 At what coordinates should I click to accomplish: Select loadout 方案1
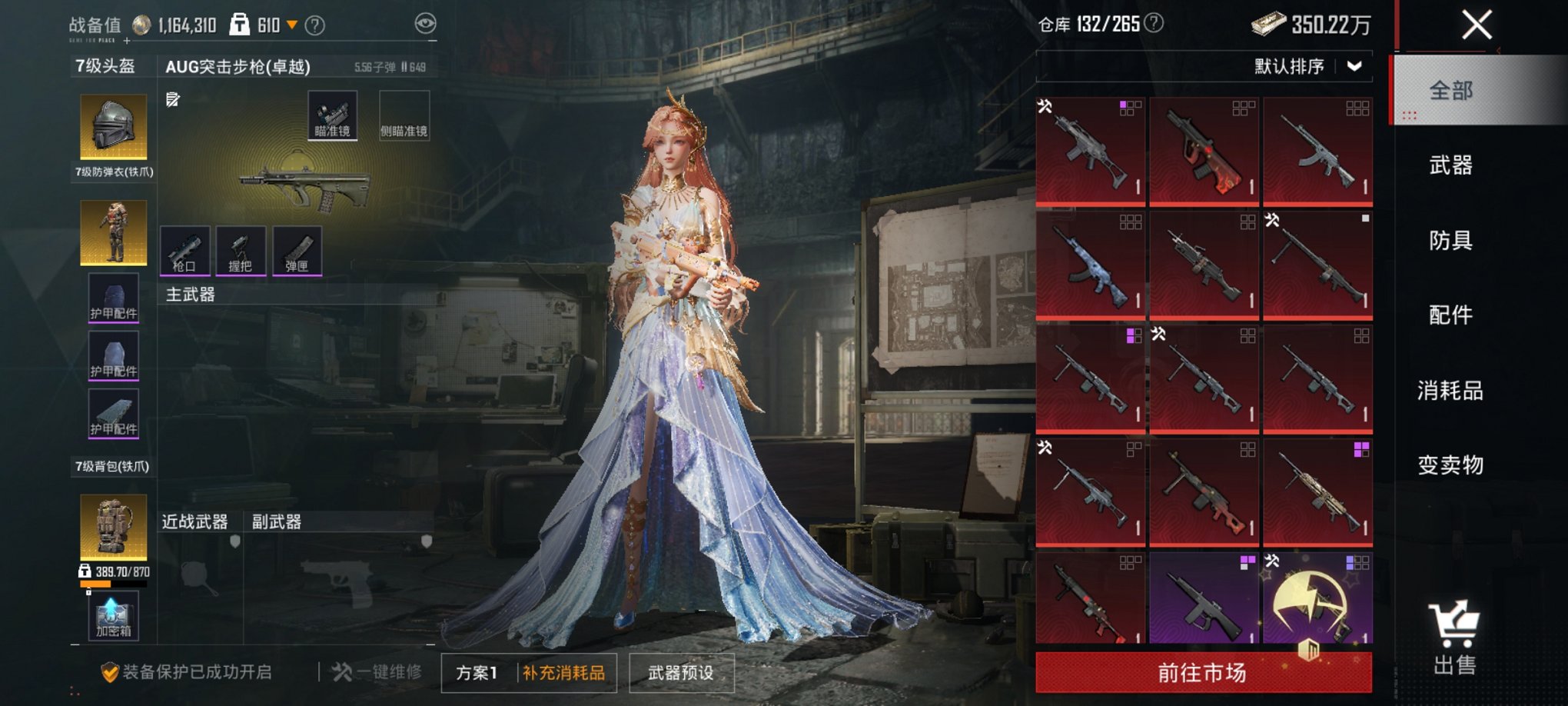(x=477, y=673)
